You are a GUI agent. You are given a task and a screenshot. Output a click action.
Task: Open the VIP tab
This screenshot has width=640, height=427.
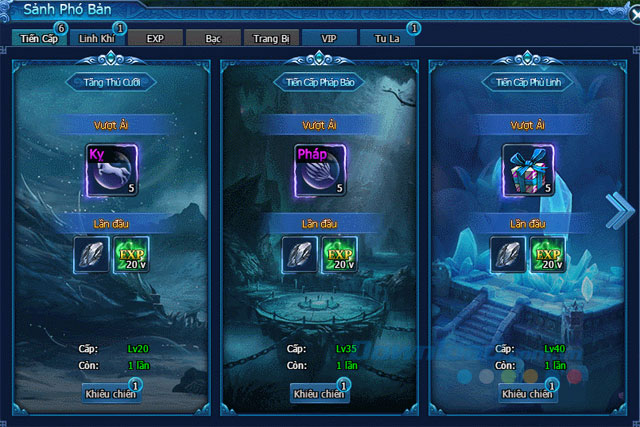pos(329,38)
